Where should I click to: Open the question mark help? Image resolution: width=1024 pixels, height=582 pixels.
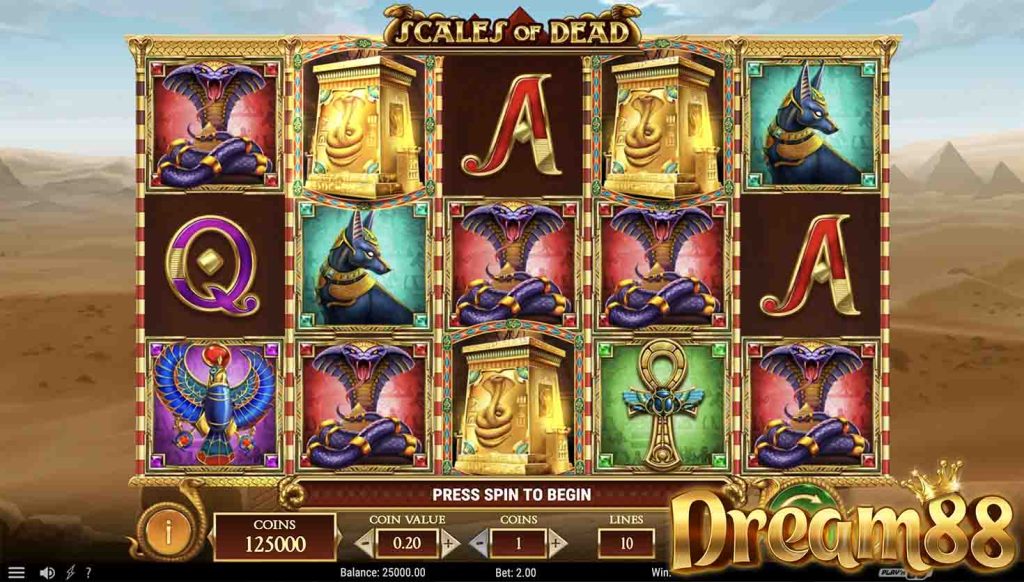coord(88,573)
